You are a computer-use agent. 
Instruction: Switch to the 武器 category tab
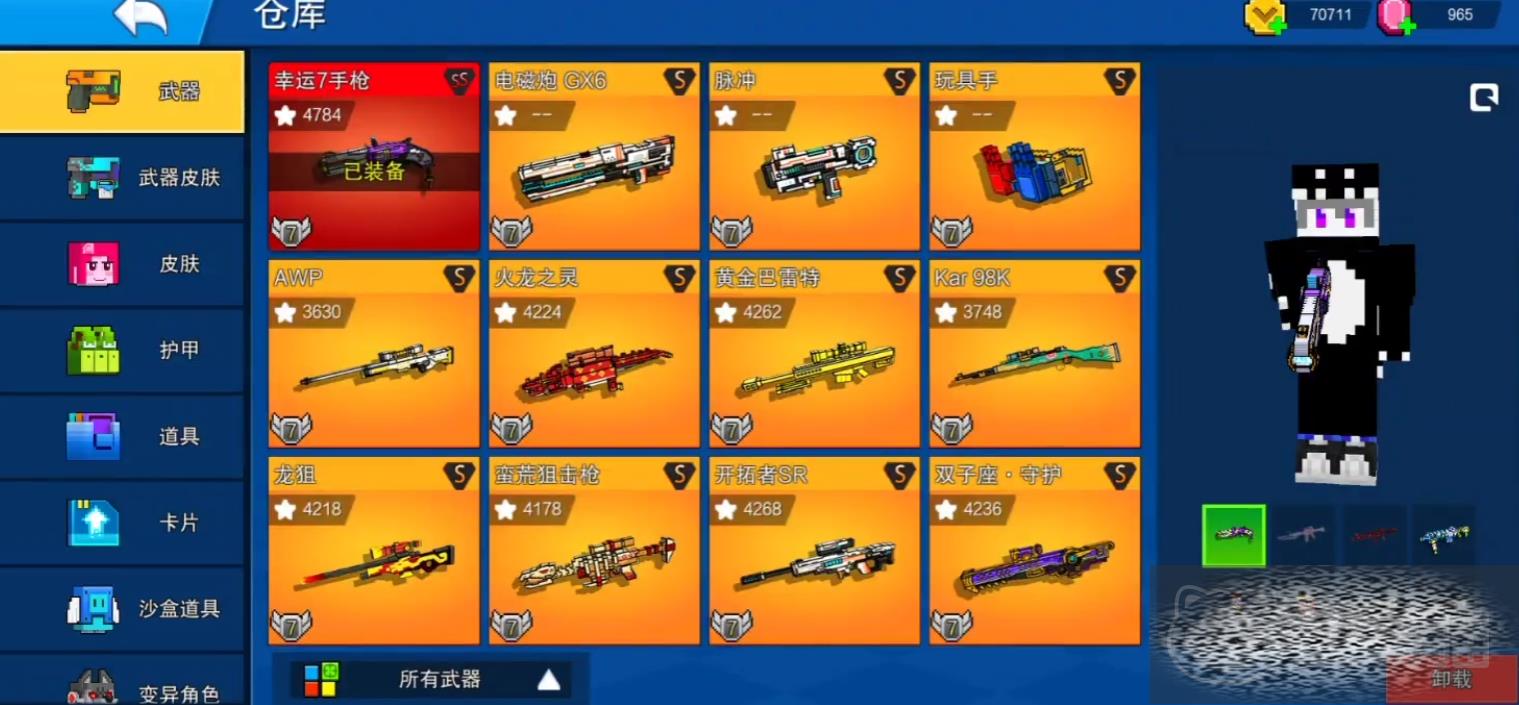click(122, 92)
